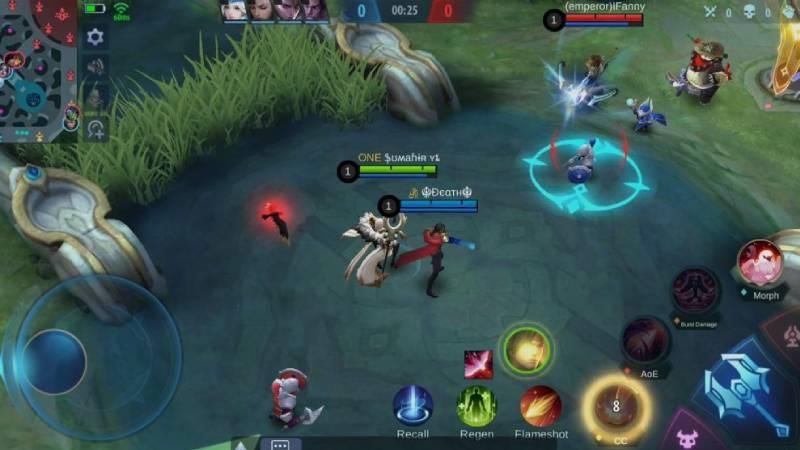Use the small red equipment item icon

pyautogui.click(x=478, y=364)
